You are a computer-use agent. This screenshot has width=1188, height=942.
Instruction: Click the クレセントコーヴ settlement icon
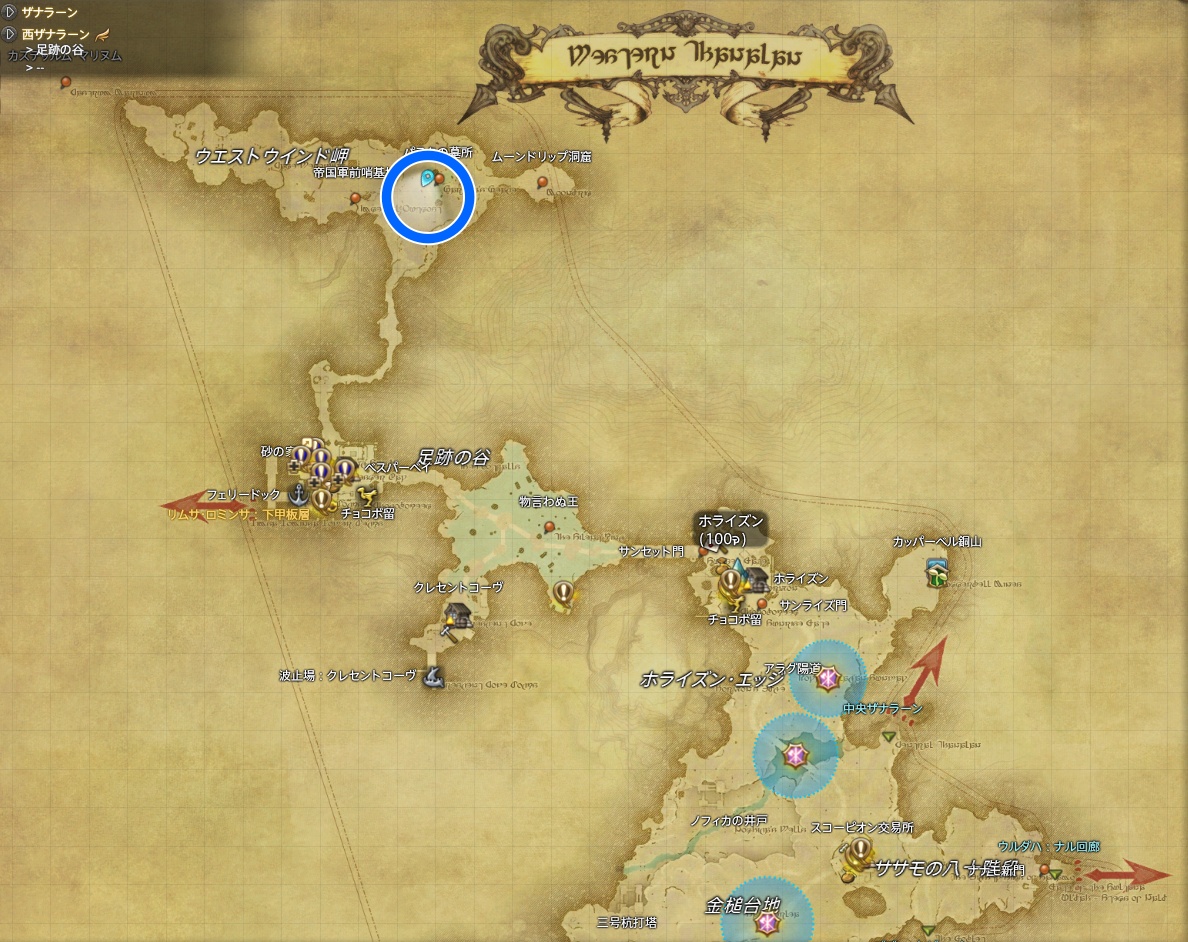[x=457, y=616]
